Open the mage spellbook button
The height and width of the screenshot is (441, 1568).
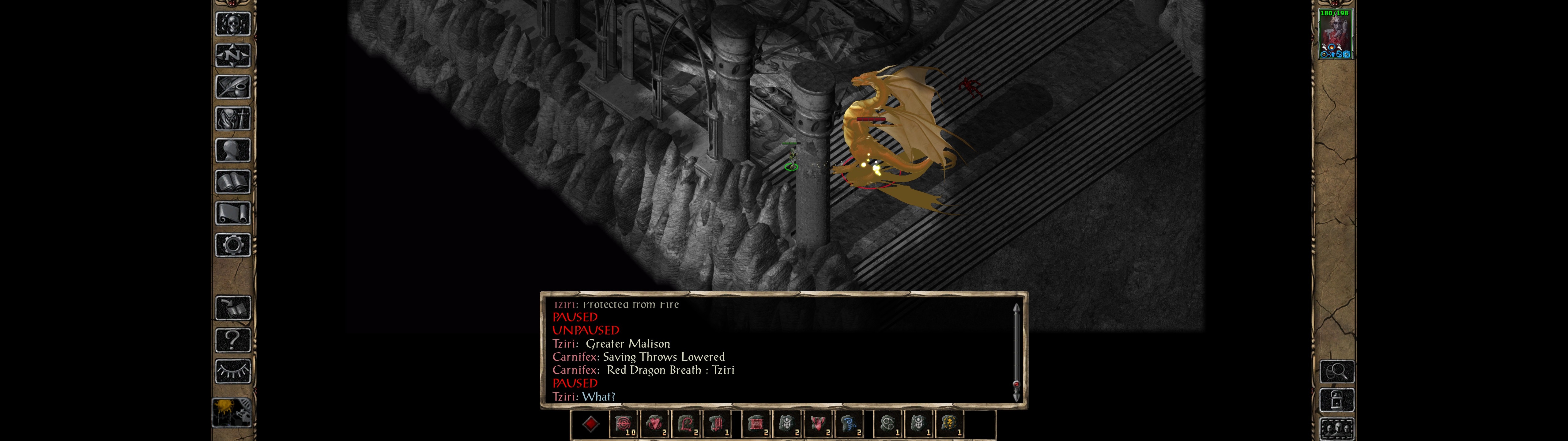233,182
